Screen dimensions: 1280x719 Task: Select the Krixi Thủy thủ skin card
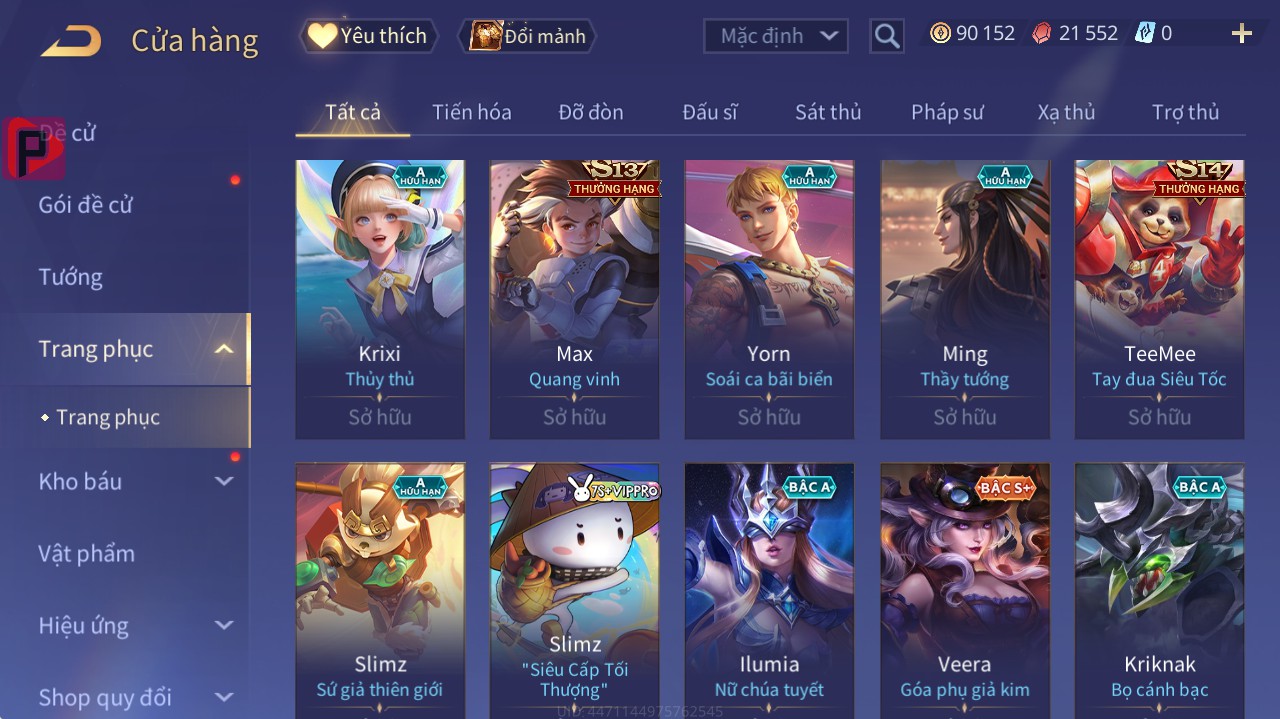380,299
